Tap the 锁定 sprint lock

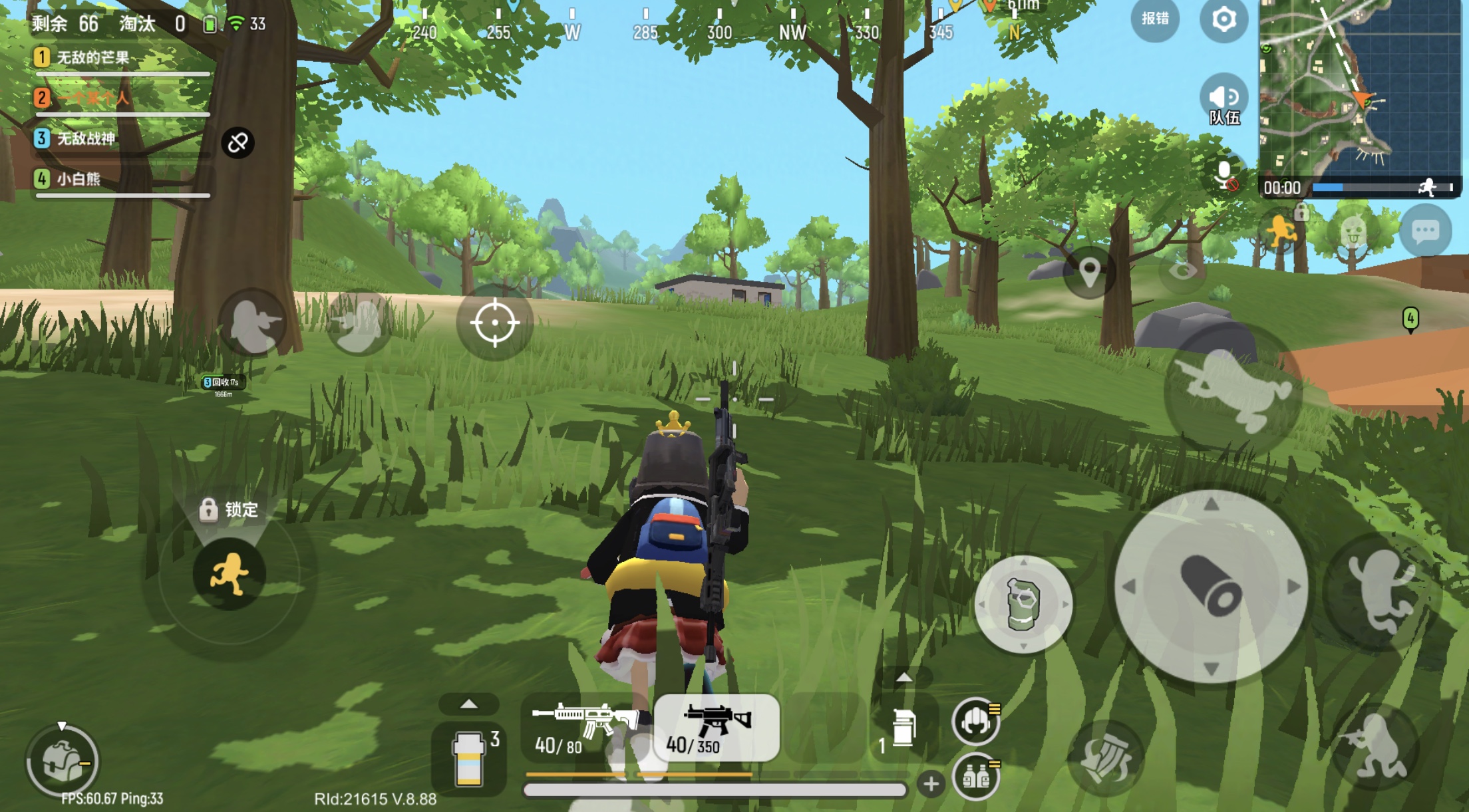228,510
